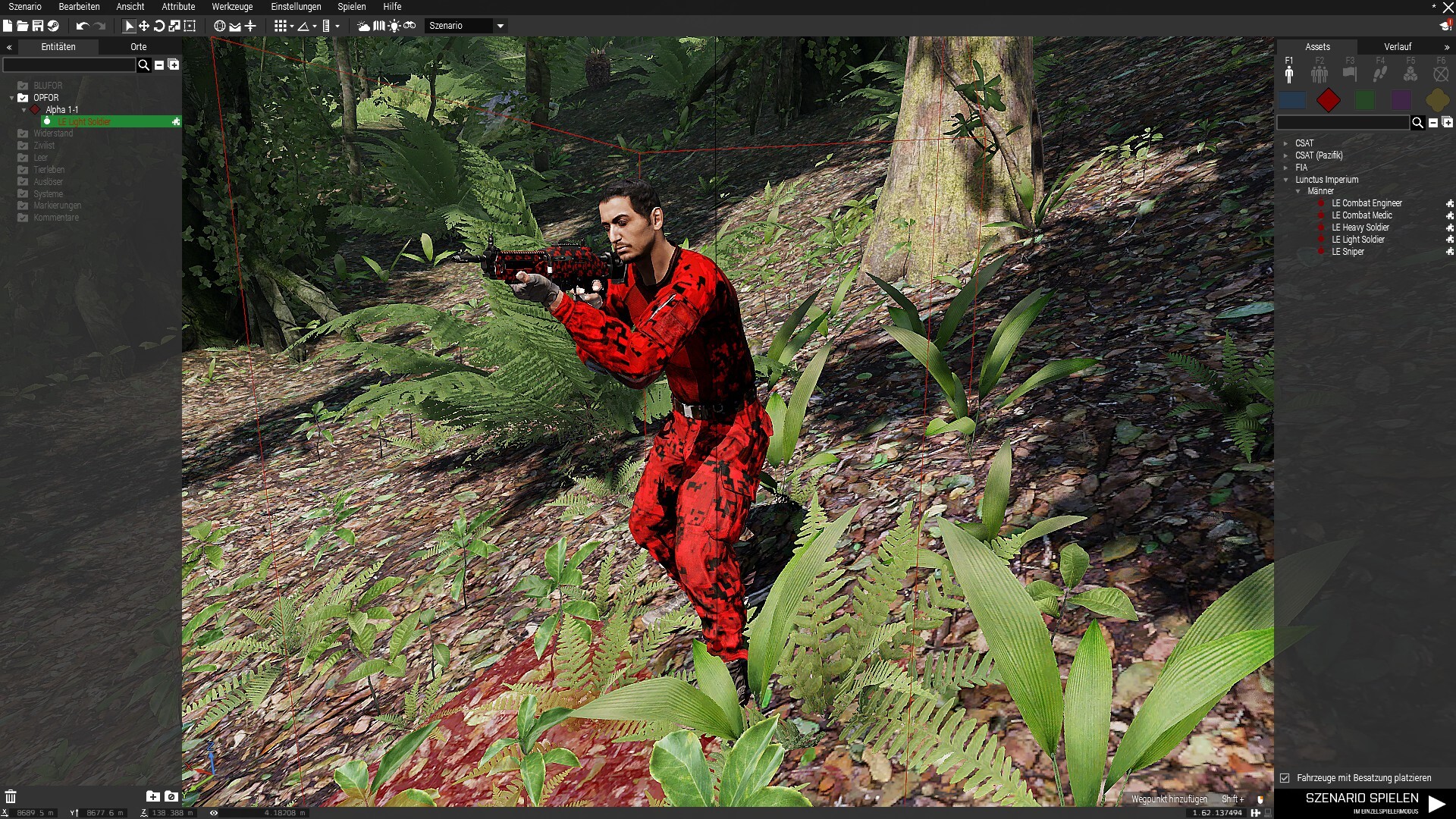
Task: Open the Hilfe menu
Action: click(392, 7)
